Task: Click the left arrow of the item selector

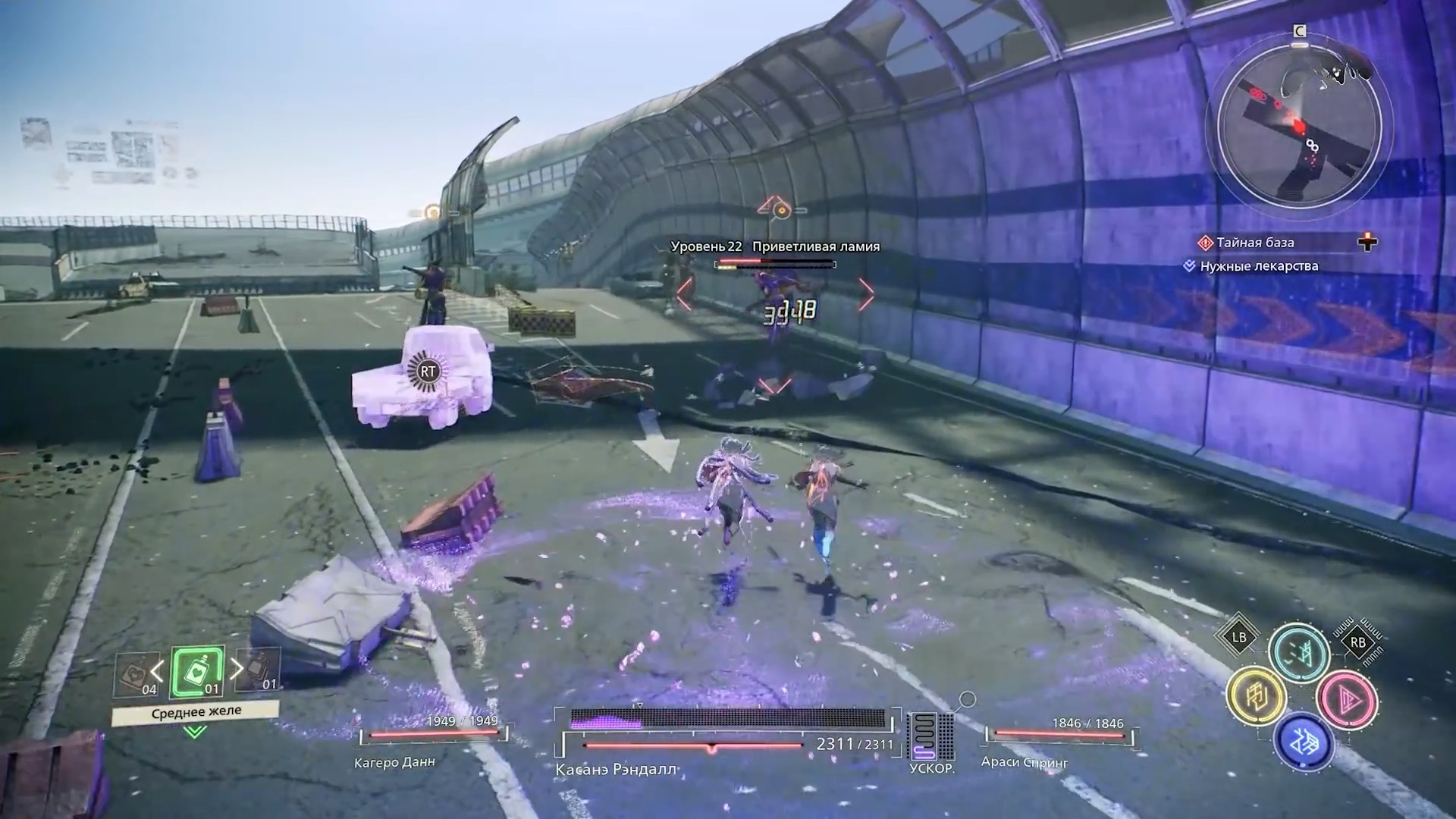Action: point(157,670)
